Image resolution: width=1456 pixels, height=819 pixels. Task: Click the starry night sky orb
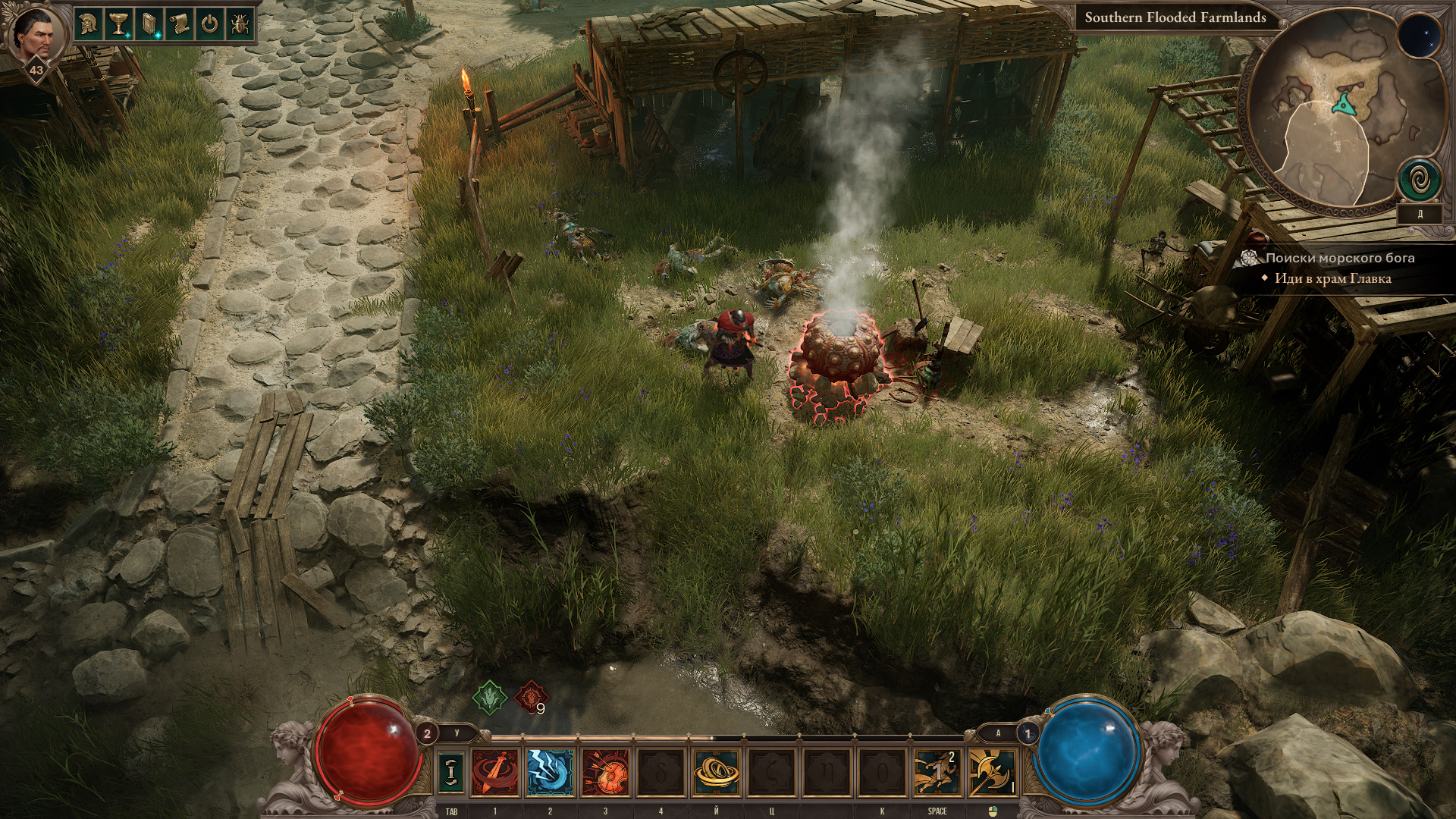pyautogui.click(x=1419, y=36)
